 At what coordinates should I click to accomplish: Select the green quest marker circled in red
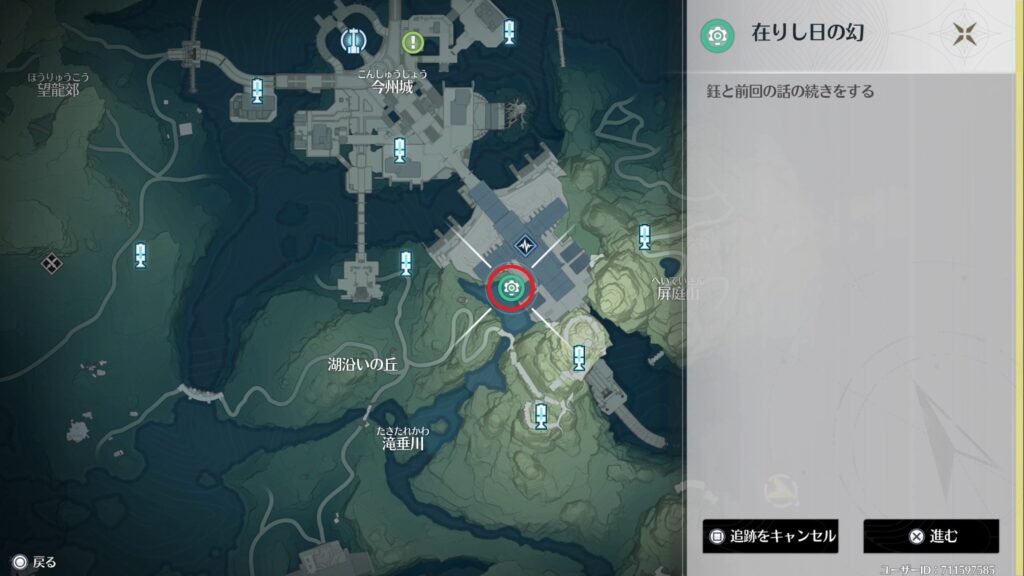click(x=511, y=289)
